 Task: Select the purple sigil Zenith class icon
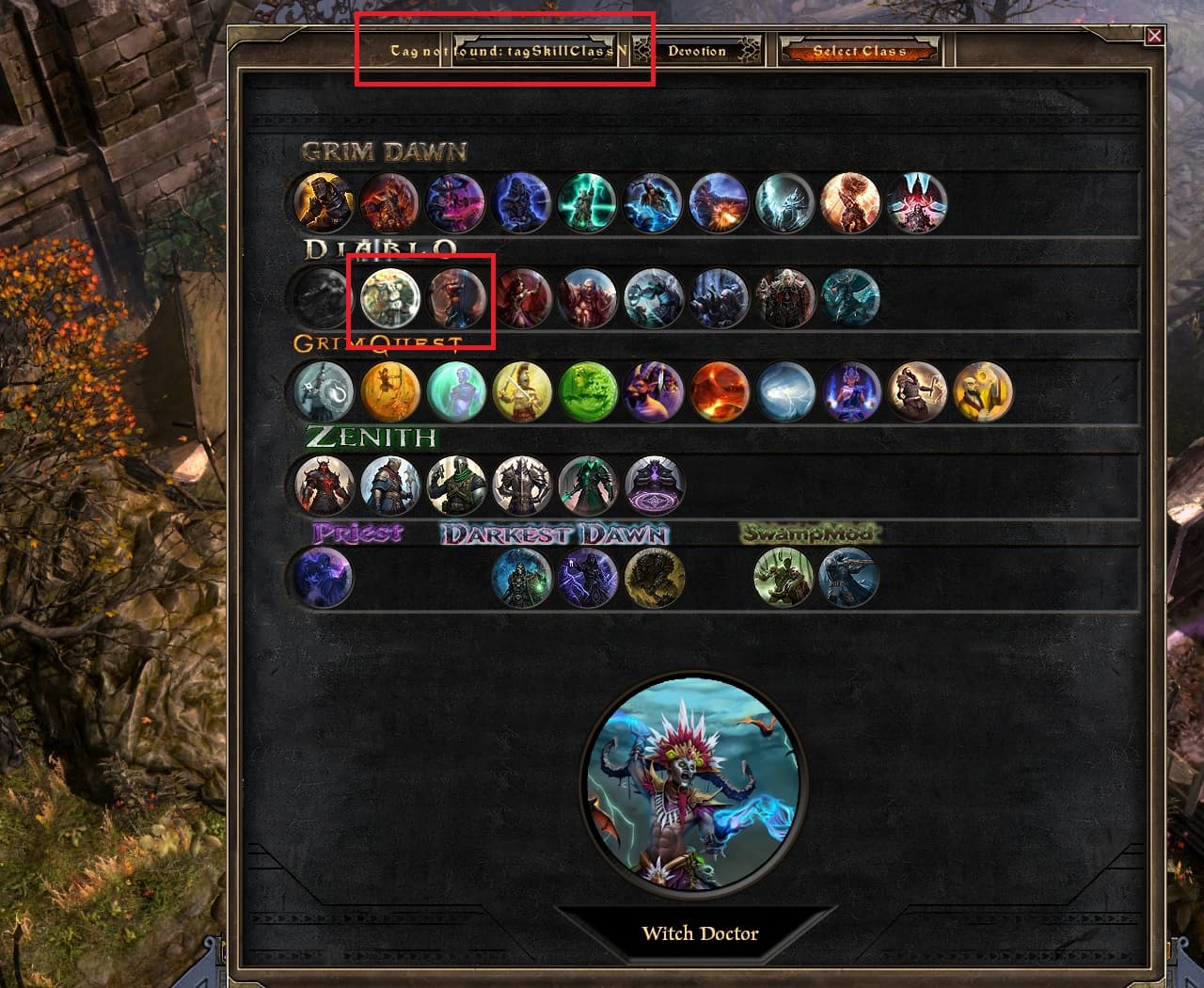(654, 486)
